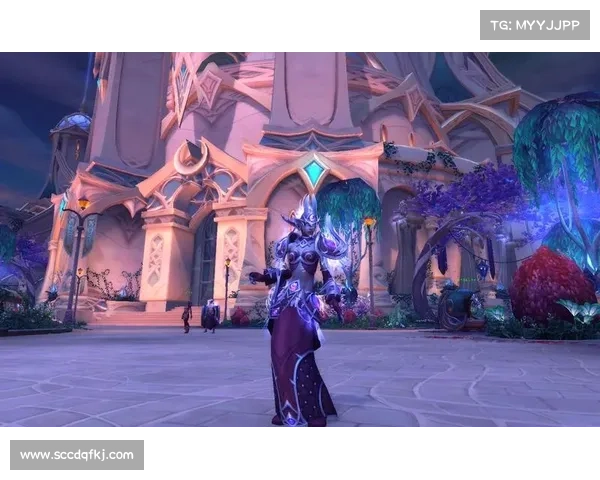Click the TG: MYYJJPP label
The height and width of the screenshot is (480, 600).
(x=535, y=24)
